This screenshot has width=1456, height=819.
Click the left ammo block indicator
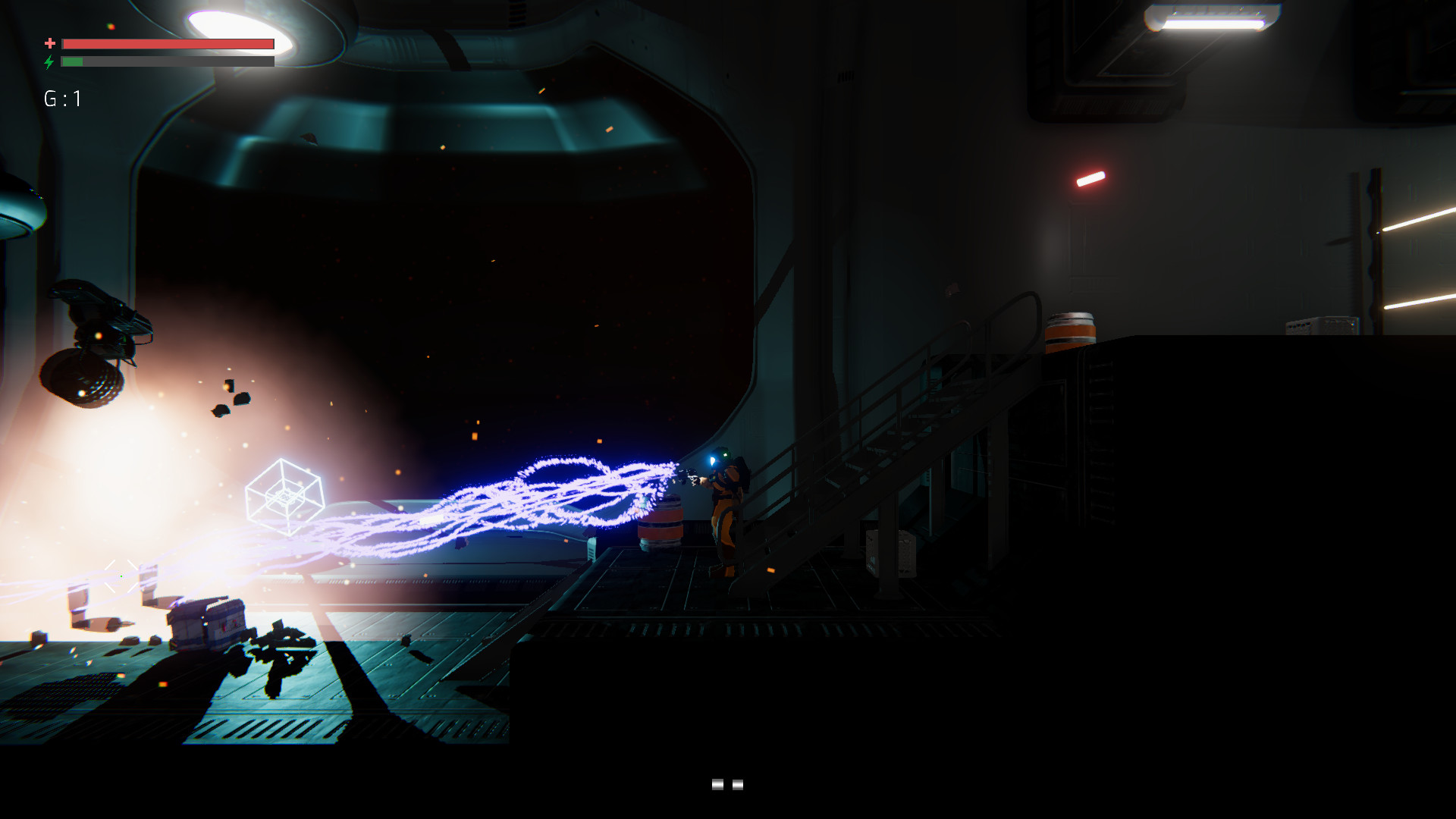point(719,786)
